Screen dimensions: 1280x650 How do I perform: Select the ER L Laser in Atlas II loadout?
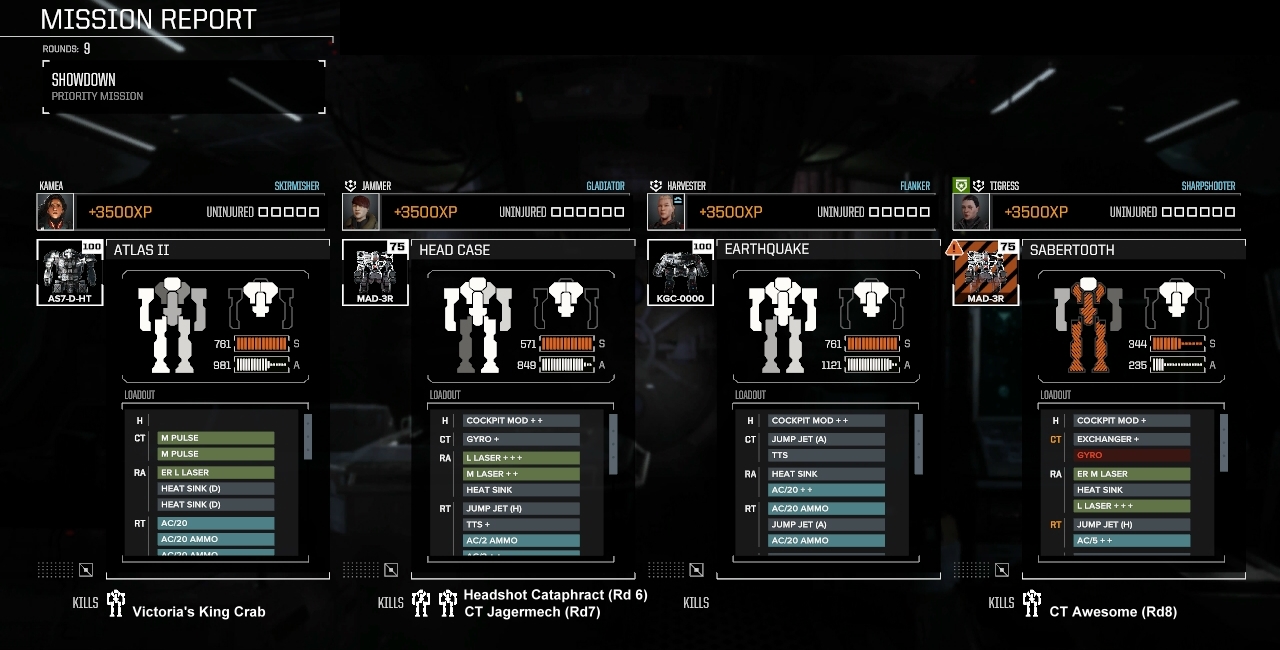(214, 472)
